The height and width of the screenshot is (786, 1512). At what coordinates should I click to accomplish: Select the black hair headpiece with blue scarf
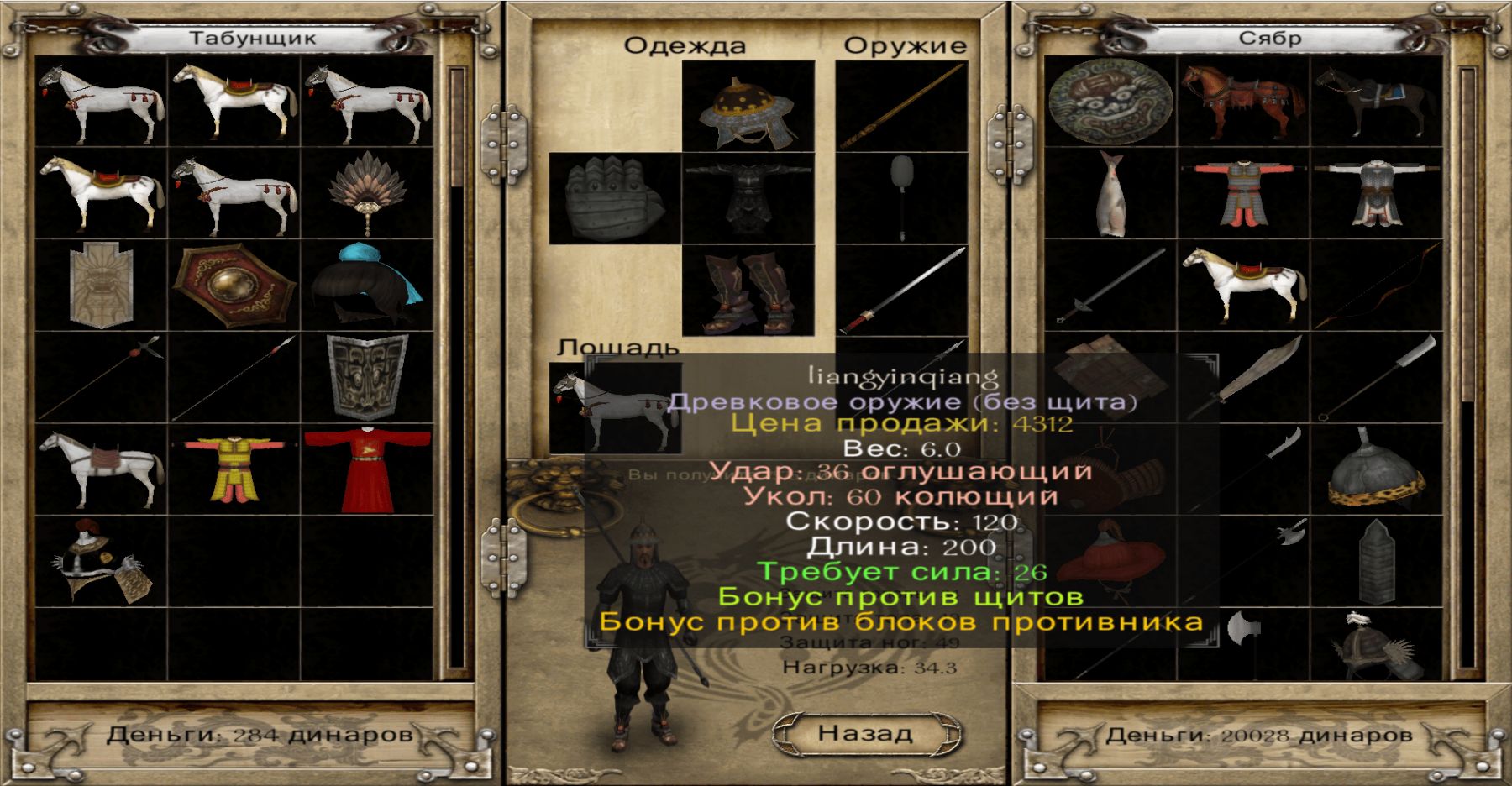point(368,286)
